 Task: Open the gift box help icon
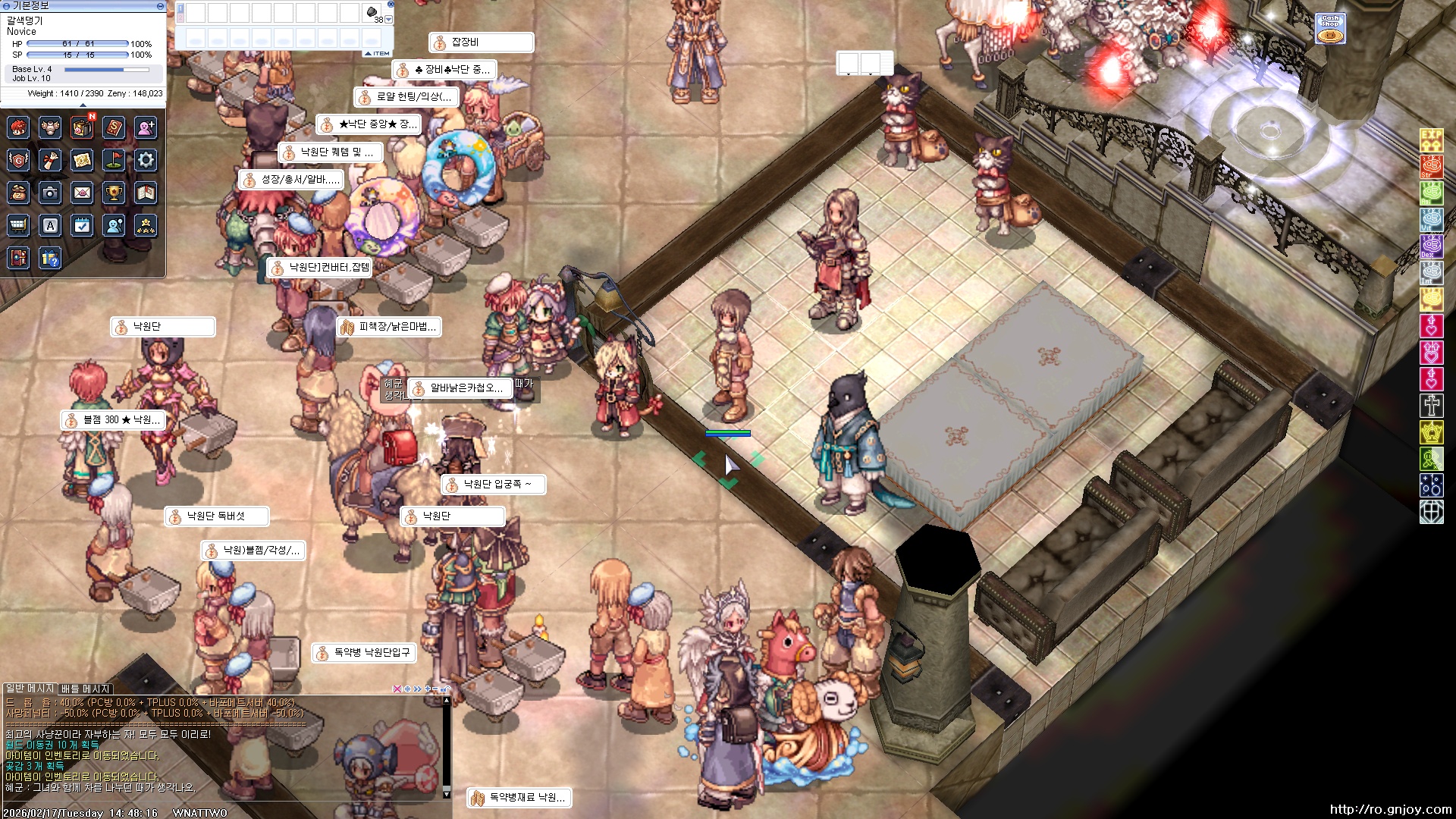click(x=50, y=259)
